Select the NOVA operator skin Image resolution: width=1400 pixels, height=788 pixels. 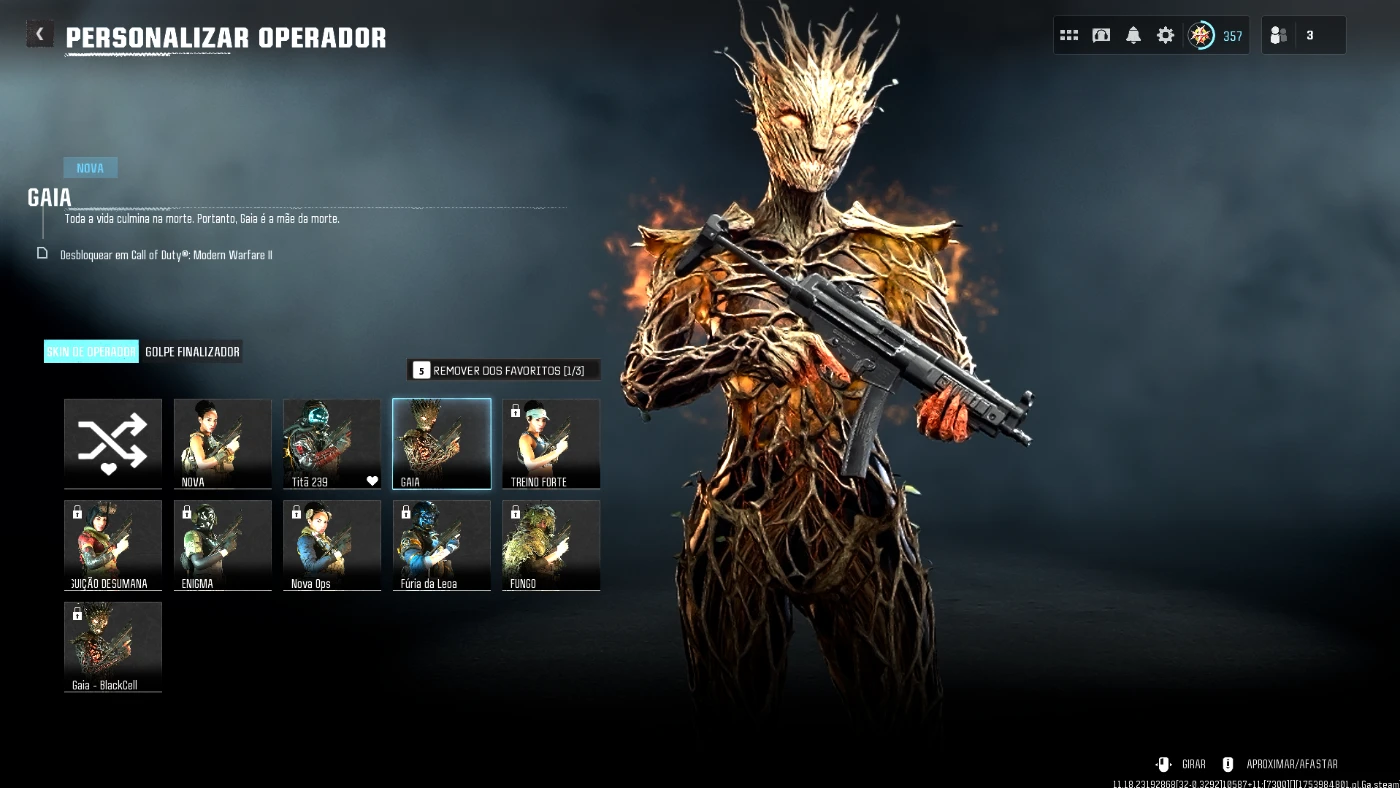pyautogui.click(x=222, y=443)
